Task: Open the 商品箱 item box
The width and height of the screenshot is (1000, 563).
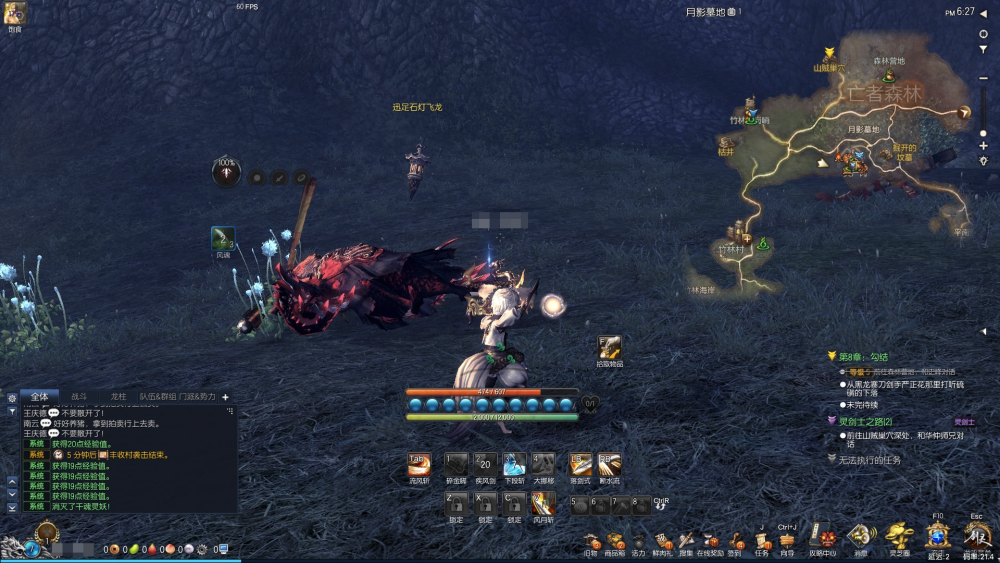Action: 615,541
